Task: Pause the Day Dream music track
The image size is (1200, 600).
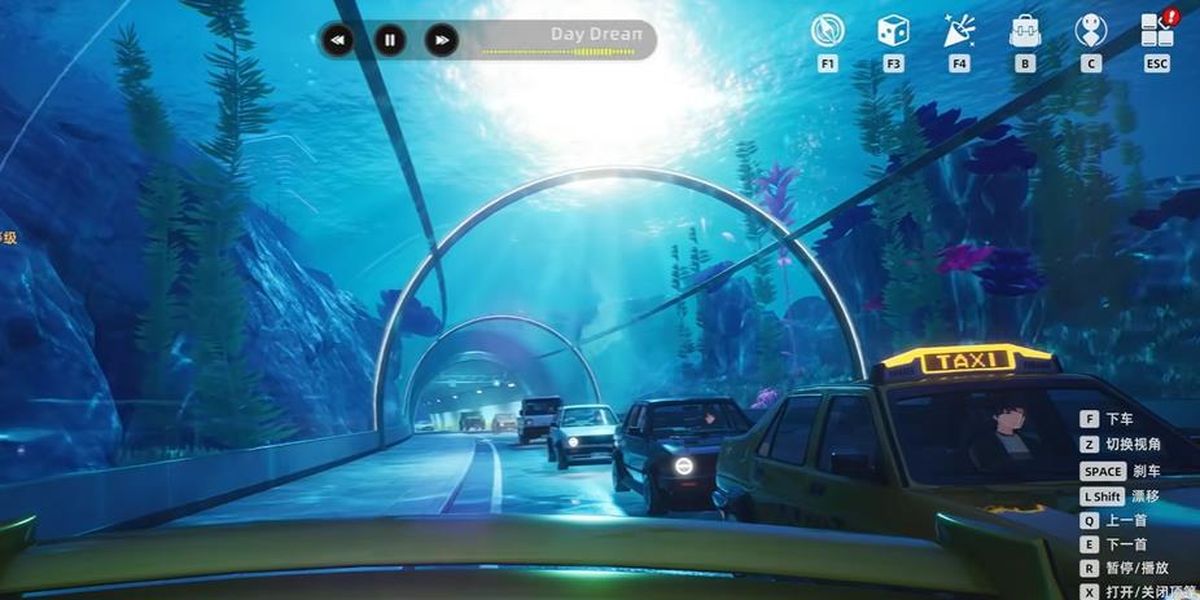Action: click(x=390, y=40)
